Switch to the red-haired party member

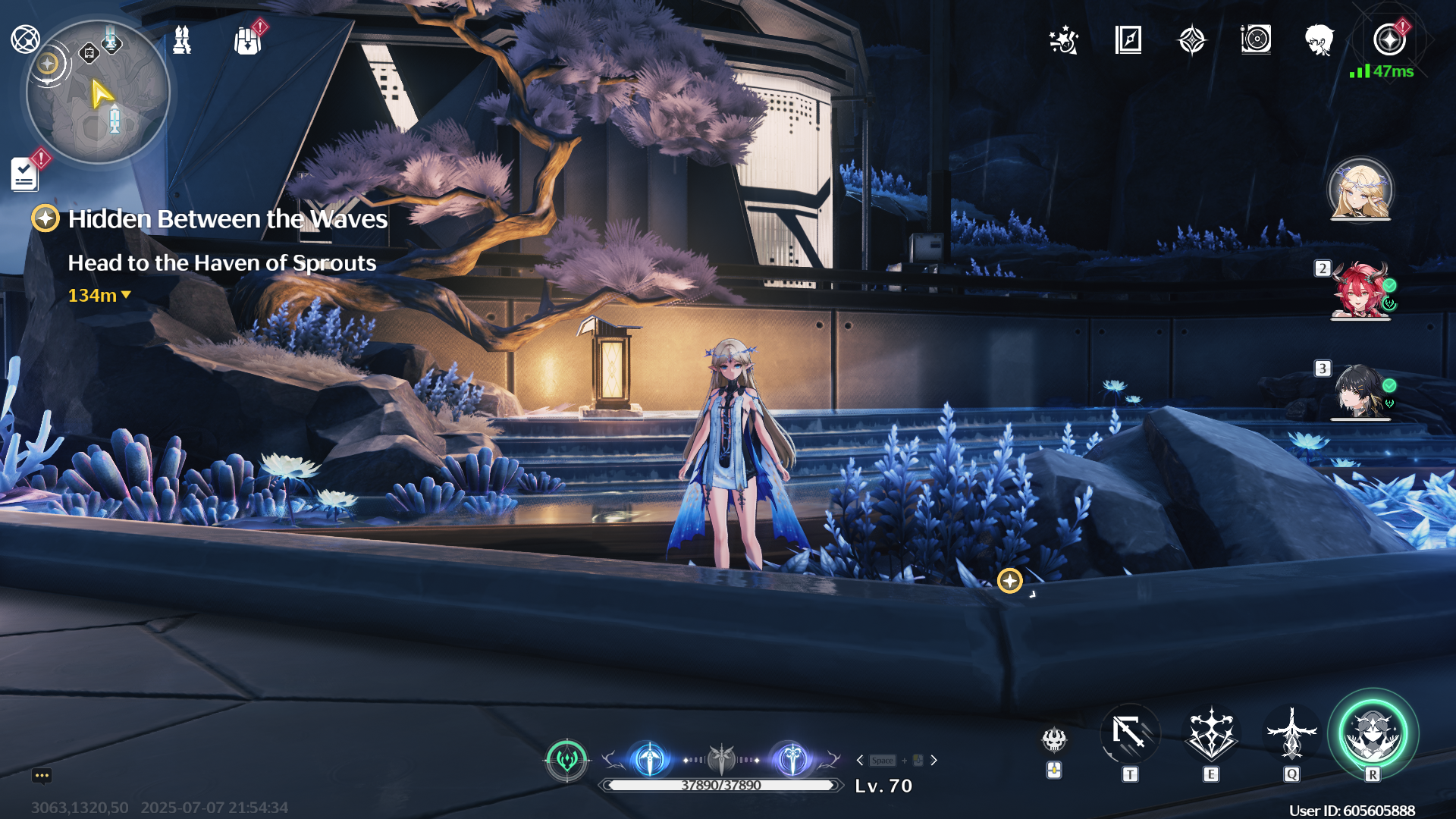coord(1359,290)
